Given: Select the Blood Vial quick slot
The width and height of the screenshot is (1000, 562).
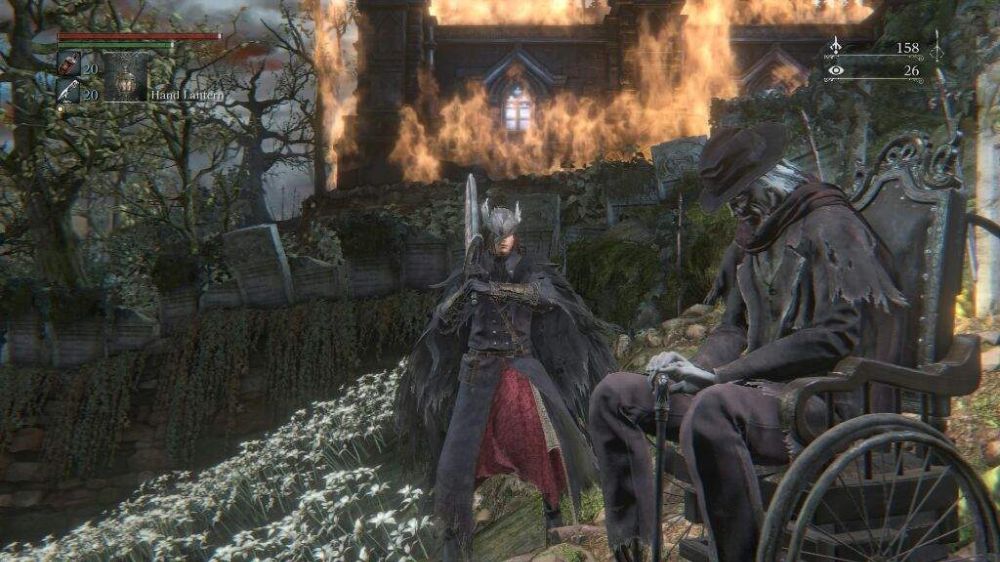Looking at the screenshot, I should pyautogui.click(x=69, y=65).
